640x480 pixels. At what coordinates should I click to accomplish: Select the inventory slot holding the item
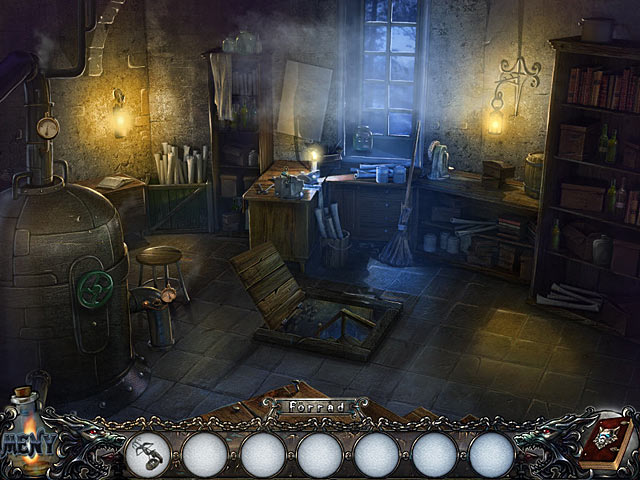(147, 454)
